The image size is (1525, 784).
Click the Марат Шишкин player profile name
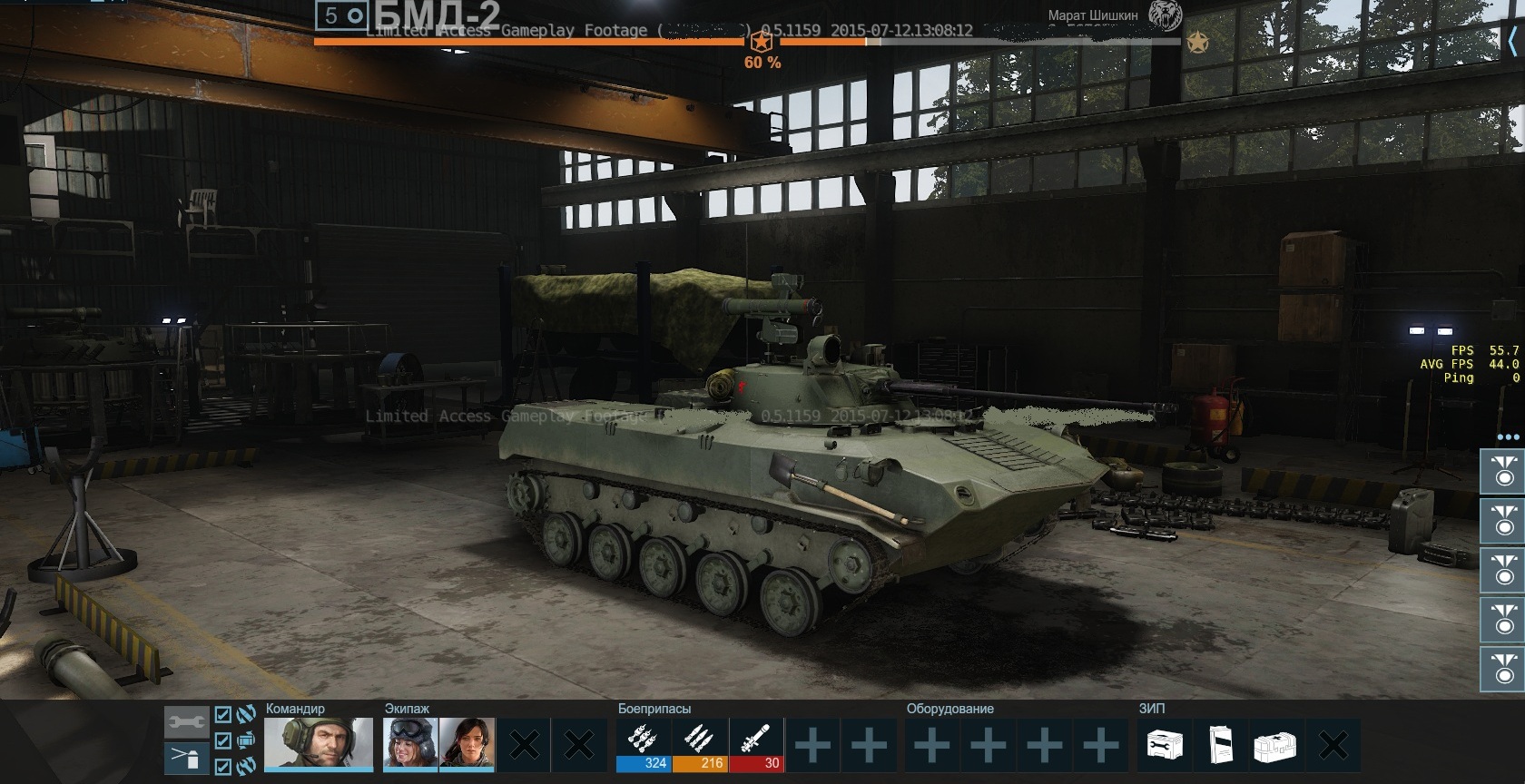click(x=1092, y=15)
